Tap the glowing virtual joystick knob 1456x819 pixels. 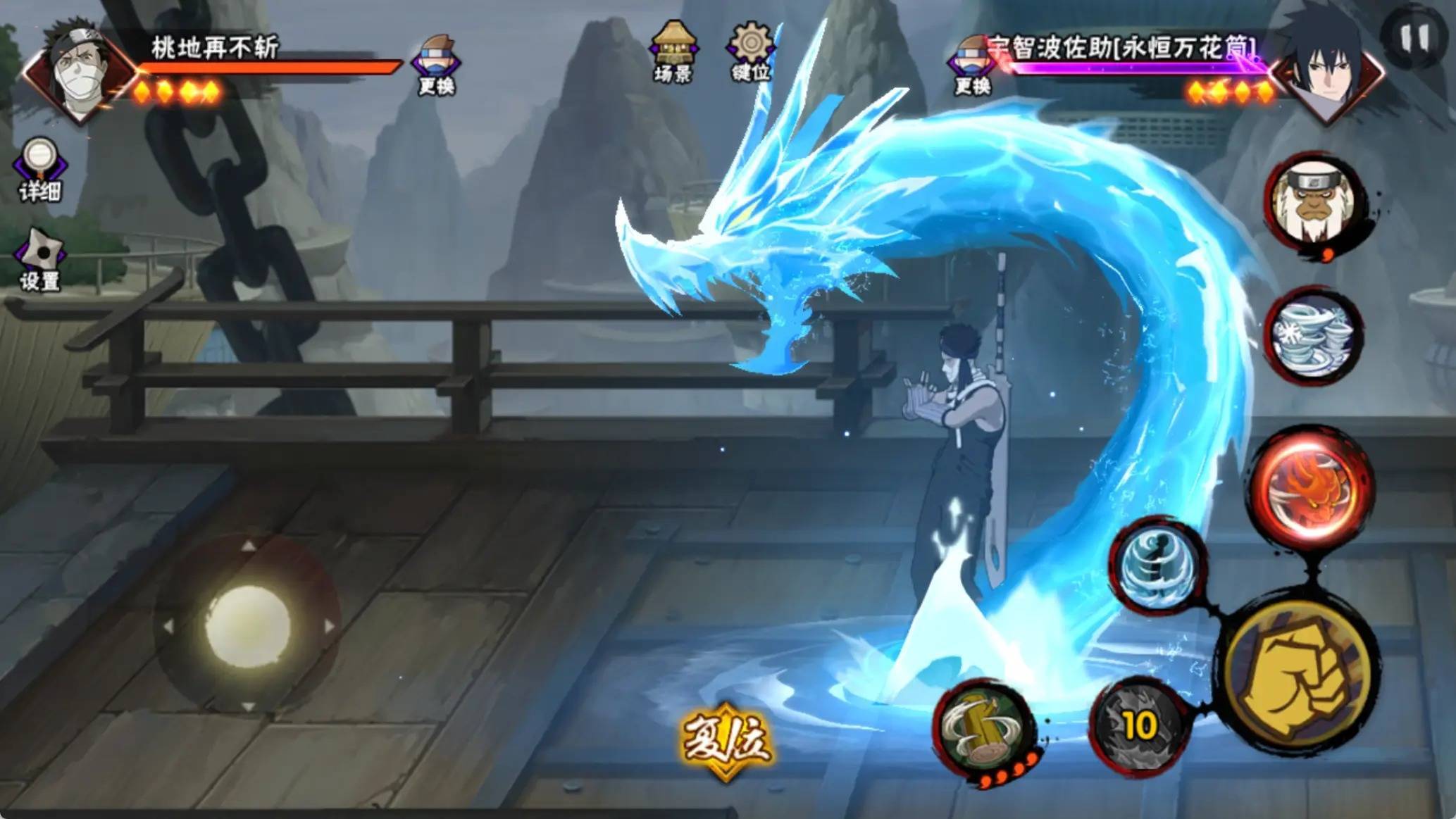click(x=247, y=625)
